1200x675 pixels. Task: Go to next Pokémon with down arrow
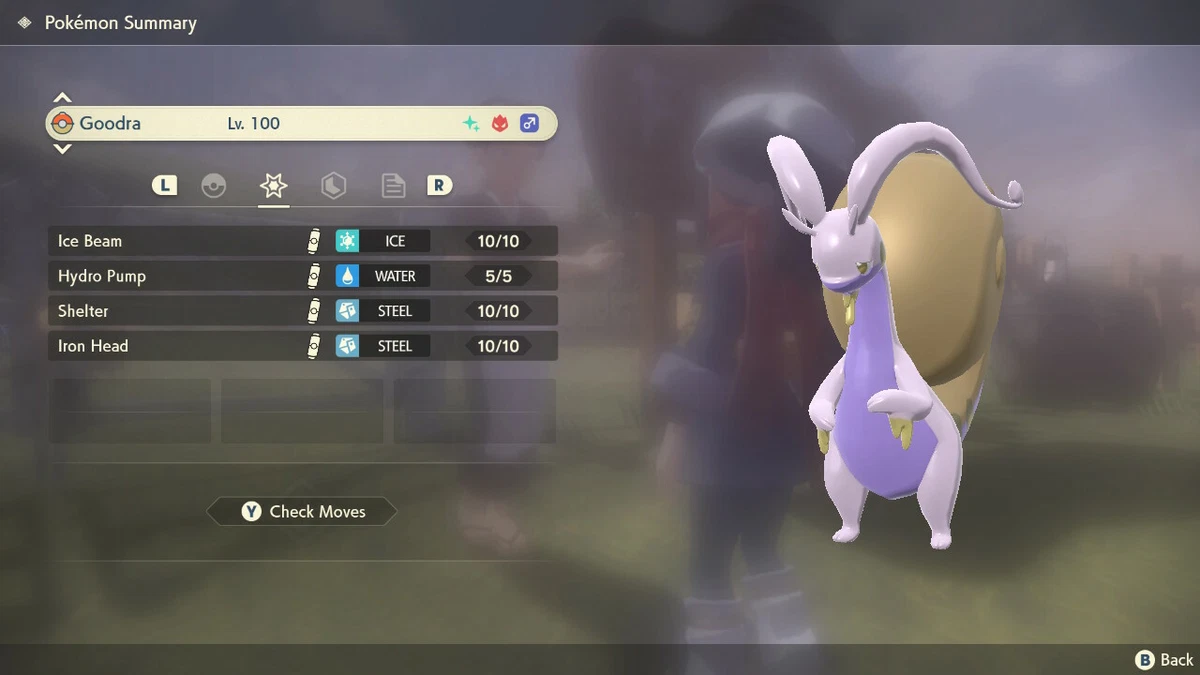coord(62,149)
